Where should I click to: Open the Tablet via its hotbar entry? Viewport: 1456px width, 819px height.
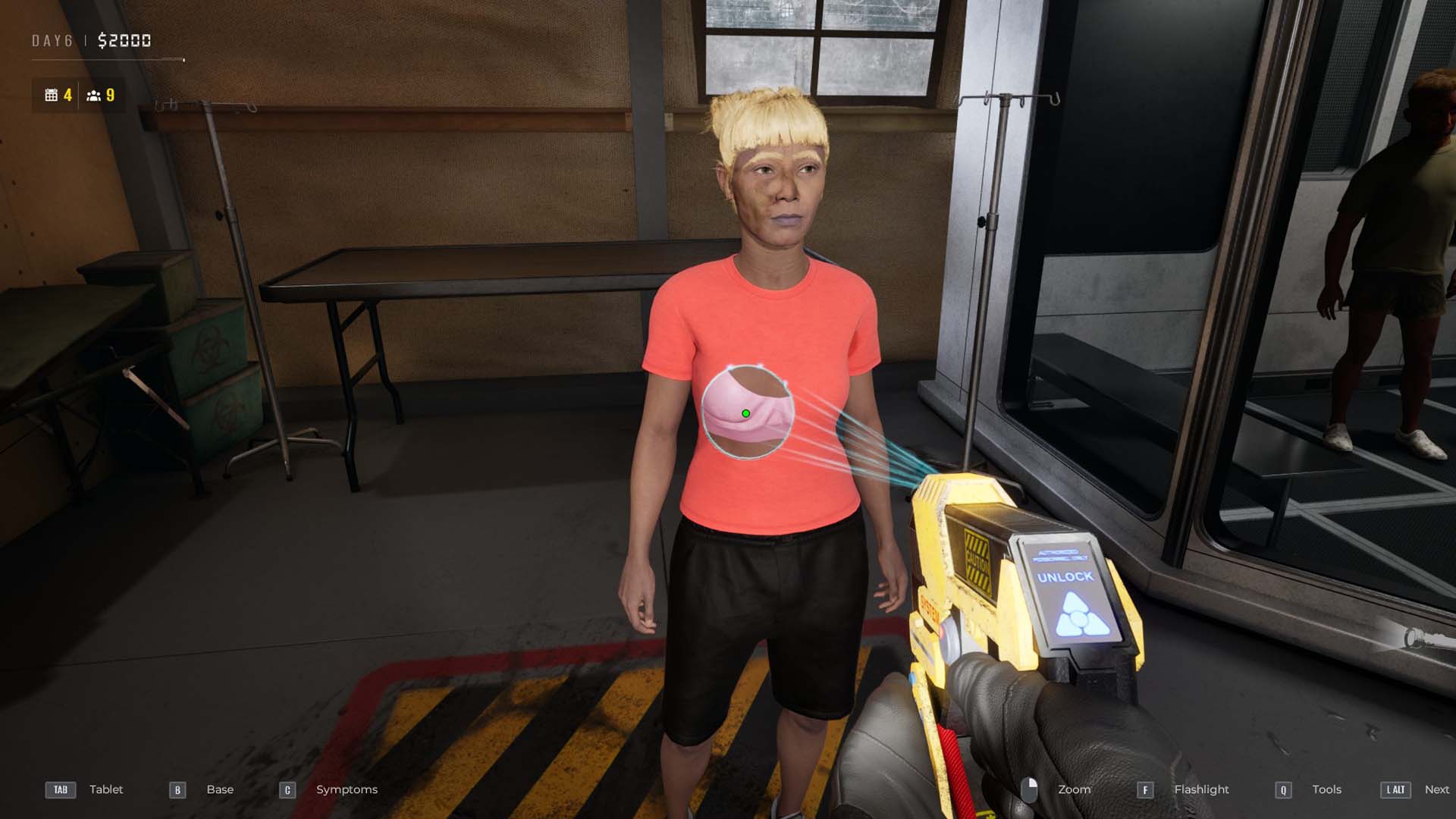[106, 789]
